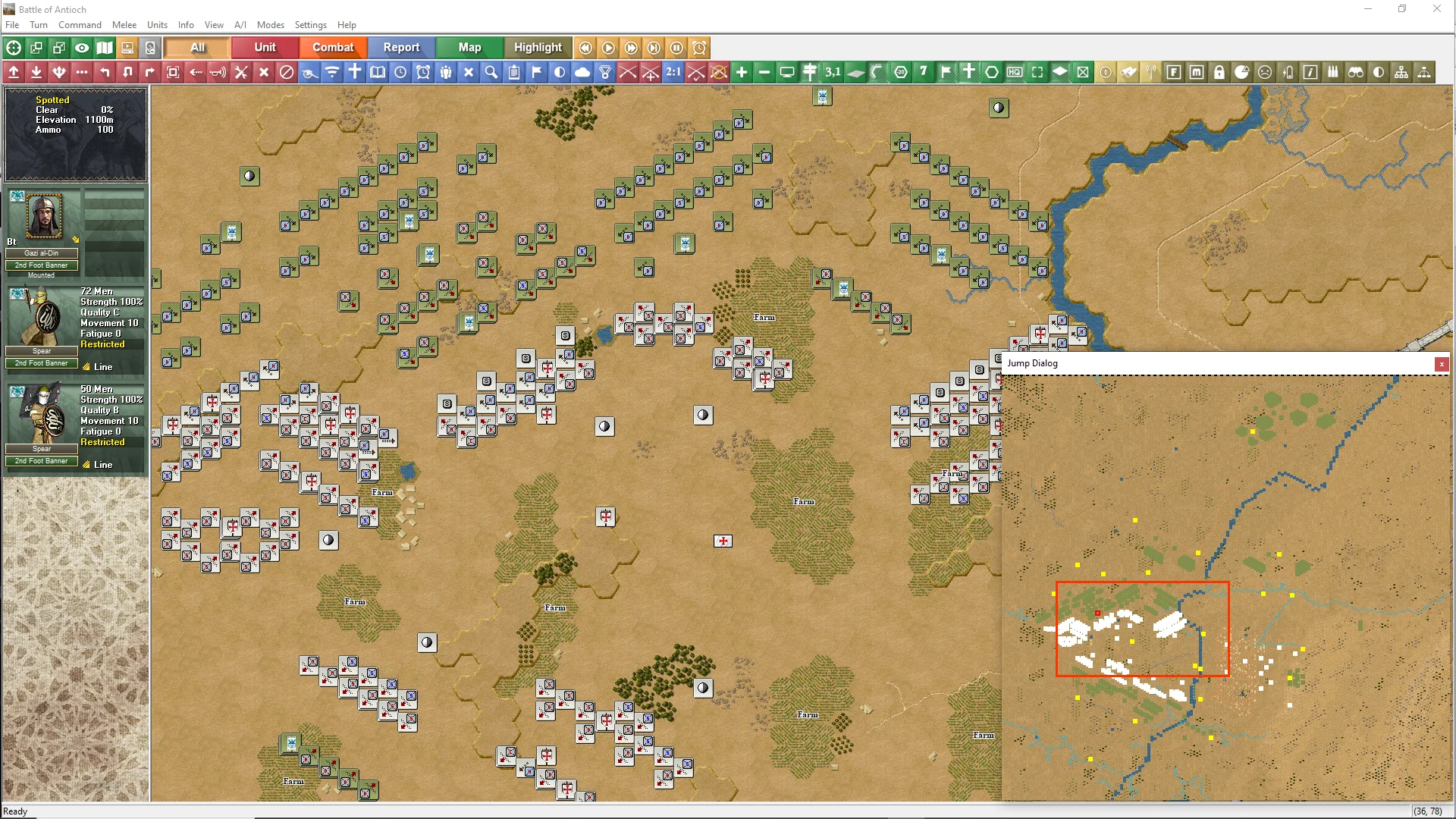Select the Combat toolbar tab
This screenshot has height=819, width=1456.
pos(333,47)
